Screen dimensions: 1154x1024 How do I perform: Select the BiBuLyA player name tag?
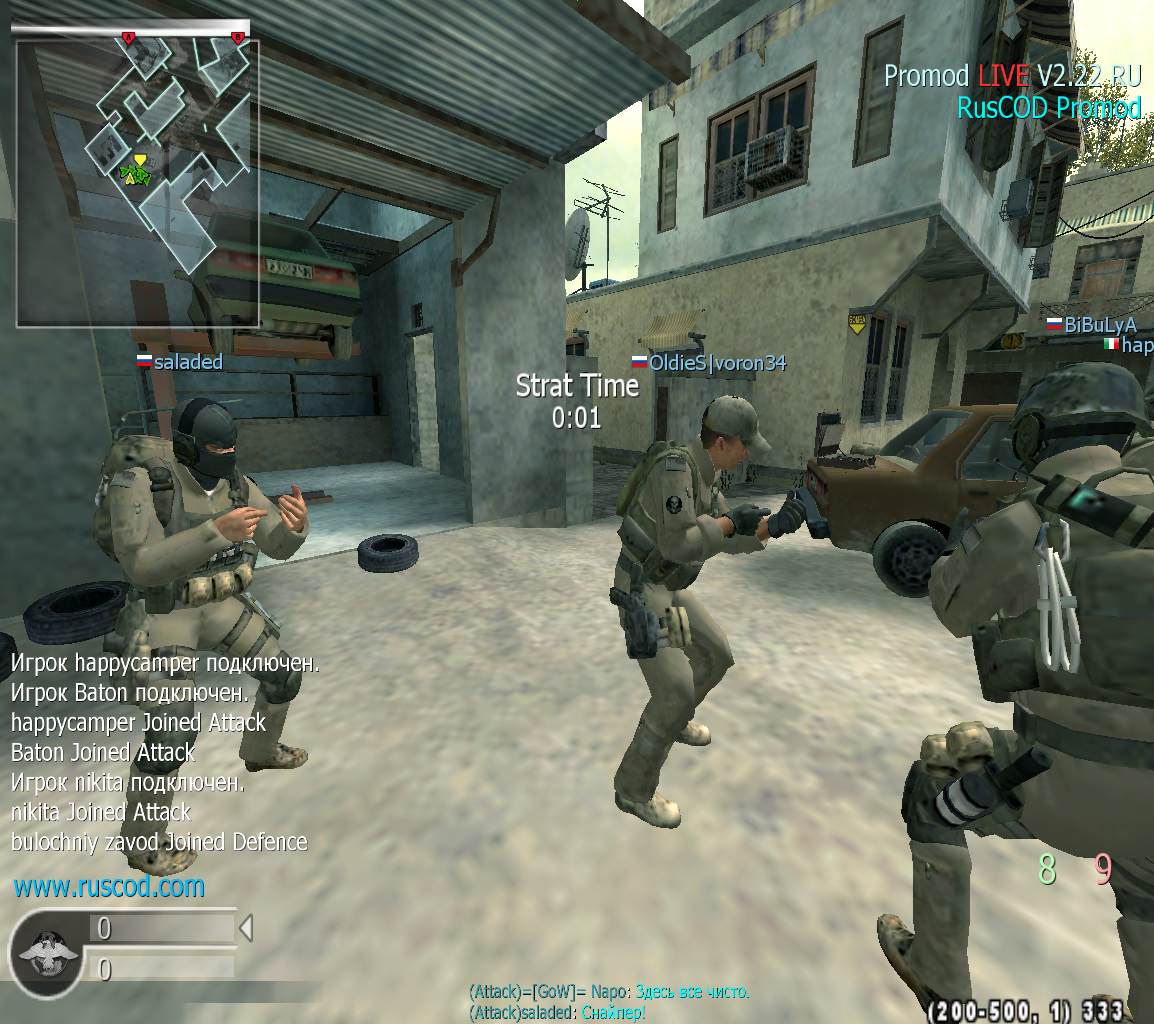click(x=1092, y=325)
